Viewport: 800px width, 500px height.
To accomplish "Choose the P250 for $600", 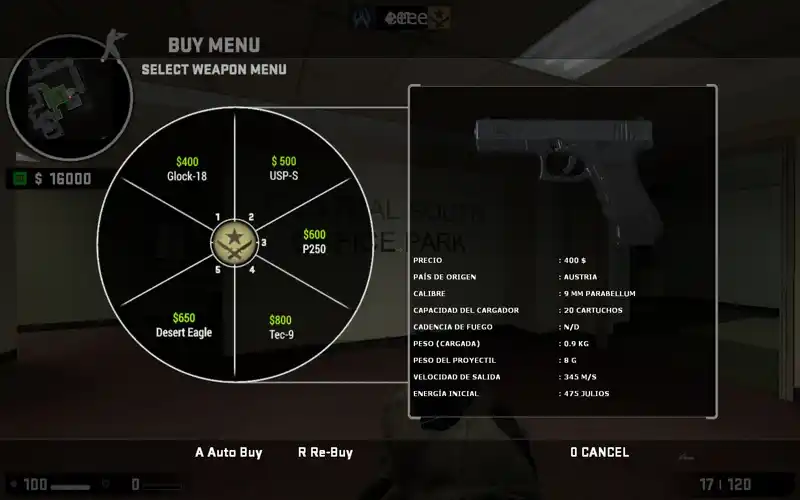I will [314, 242].
